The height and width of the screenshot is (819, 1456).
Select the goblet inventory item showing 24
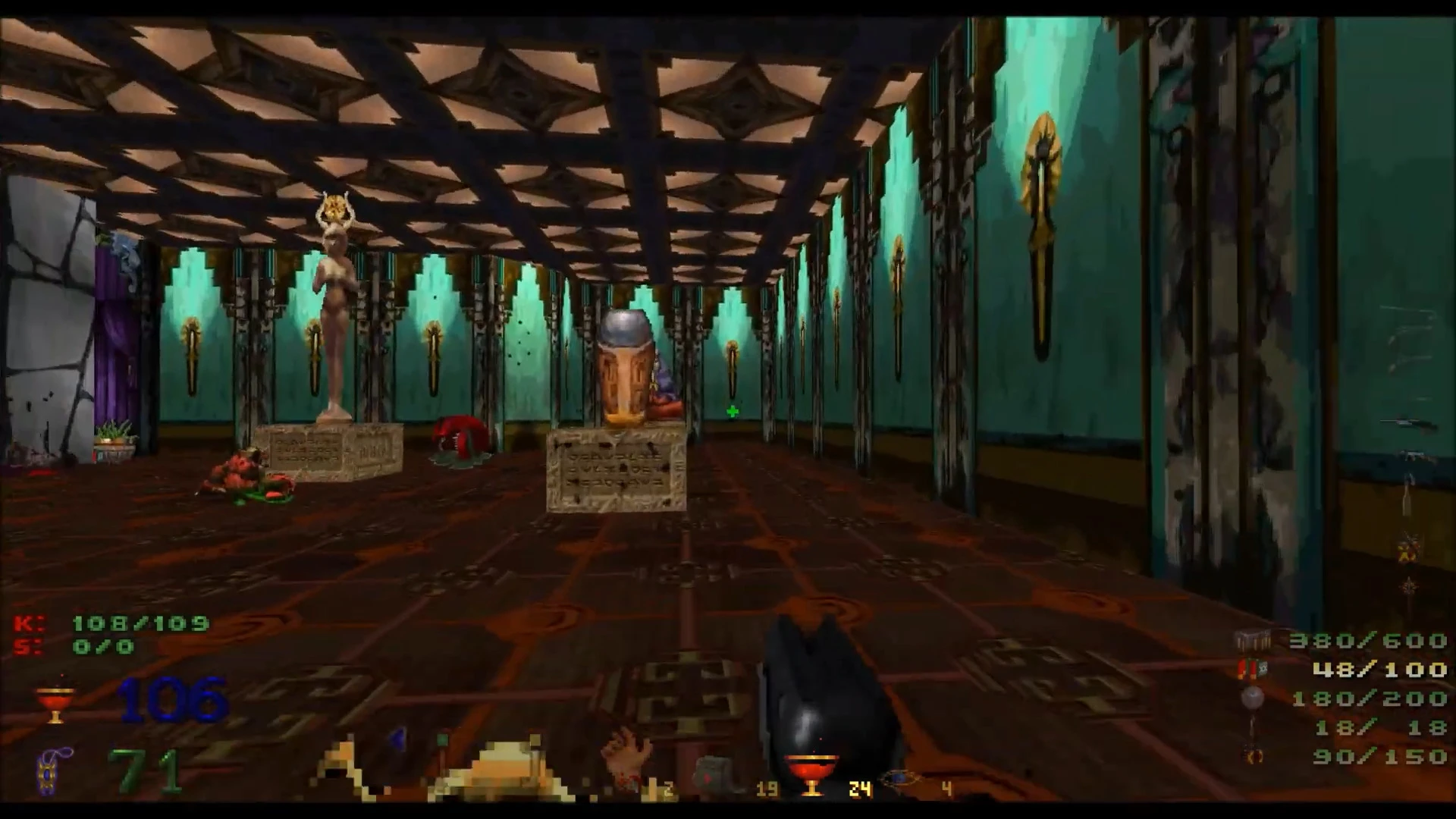coord(811,770)
